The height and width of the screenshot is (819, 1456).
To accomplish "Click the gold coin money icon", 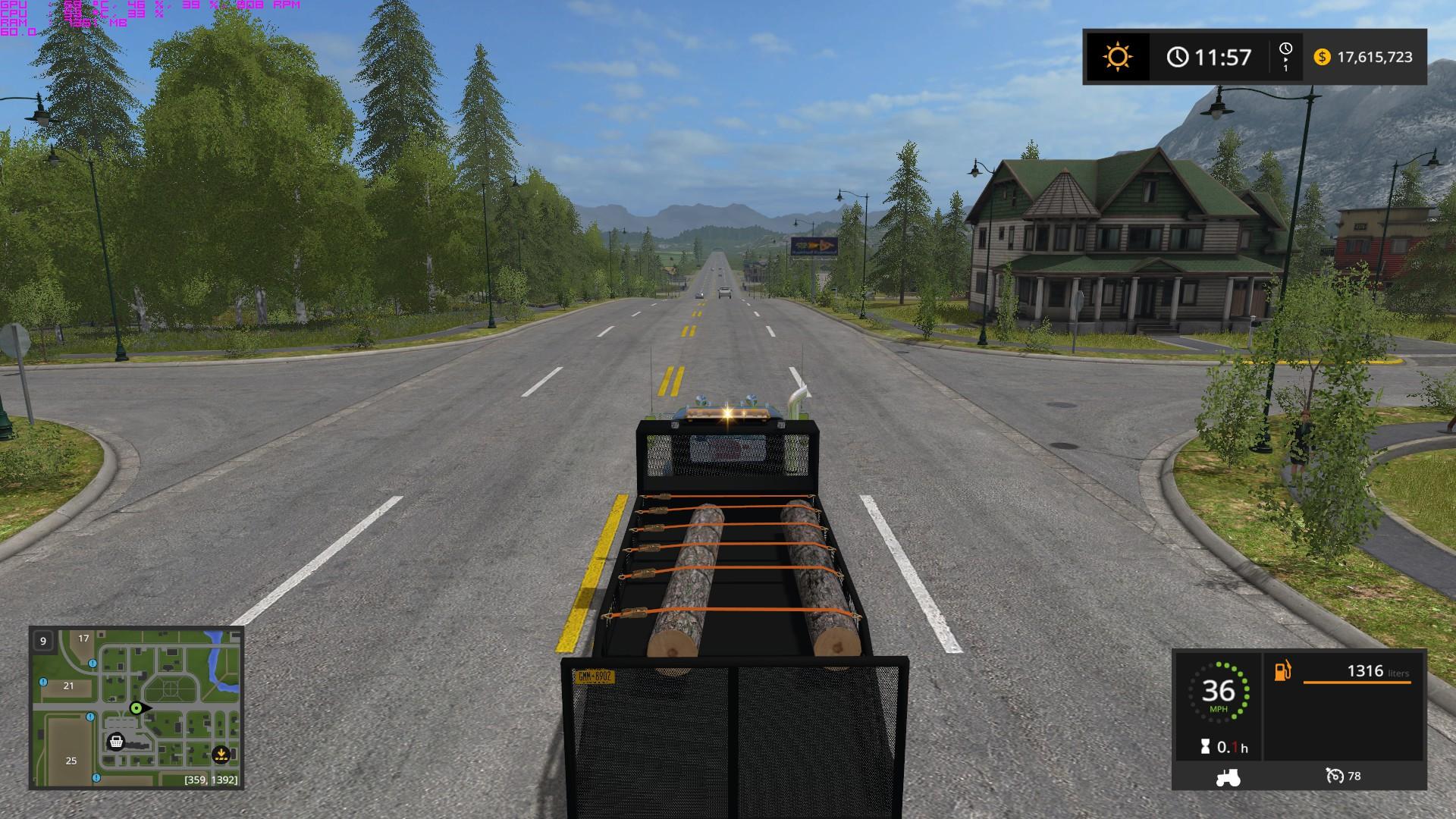I will pos(1322,57).
